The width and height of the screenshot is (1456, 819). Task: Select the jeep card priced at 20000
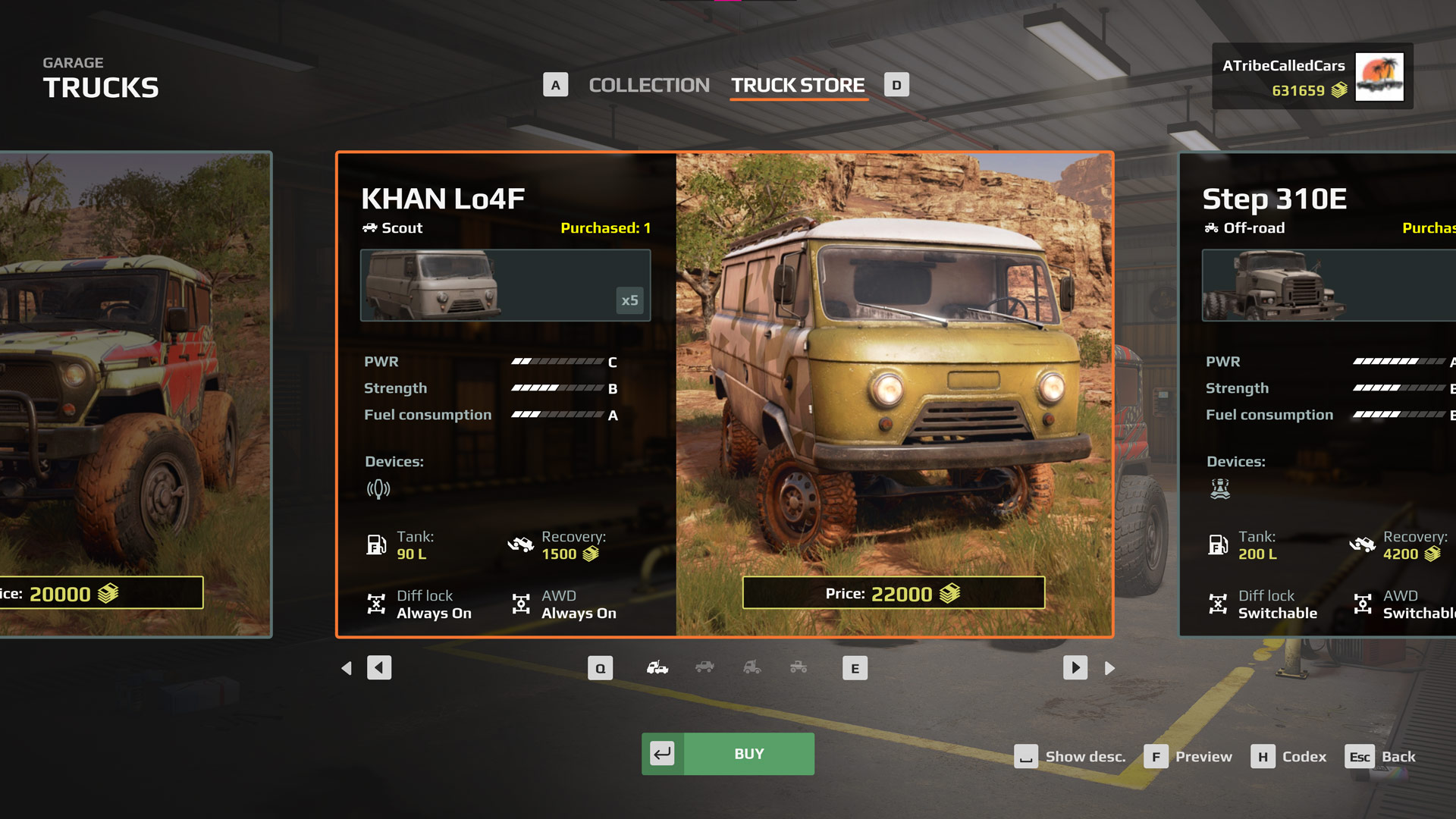[x=135, y=394]
